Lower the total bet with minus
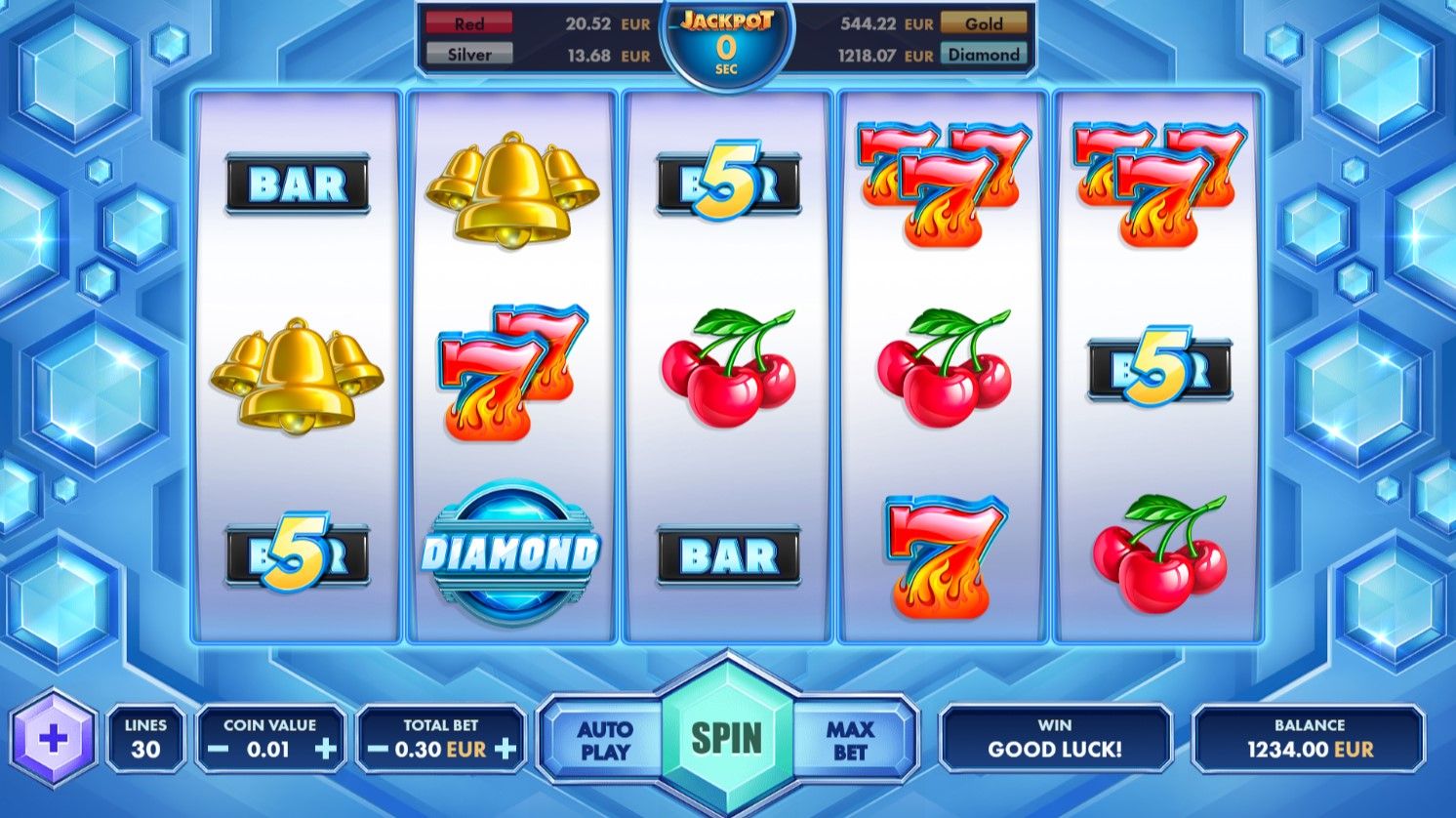The image size is (1456, 818). [x=378, y=750]
